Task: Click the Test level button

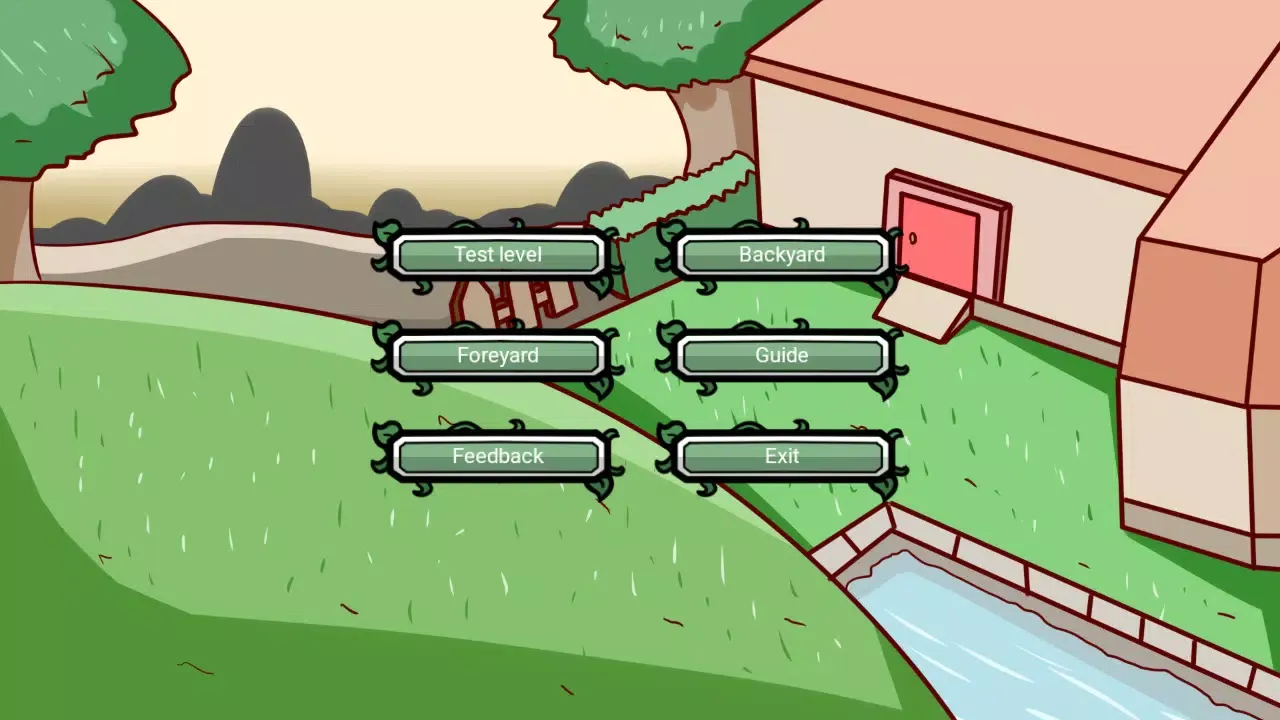Action: pos(499,255)
